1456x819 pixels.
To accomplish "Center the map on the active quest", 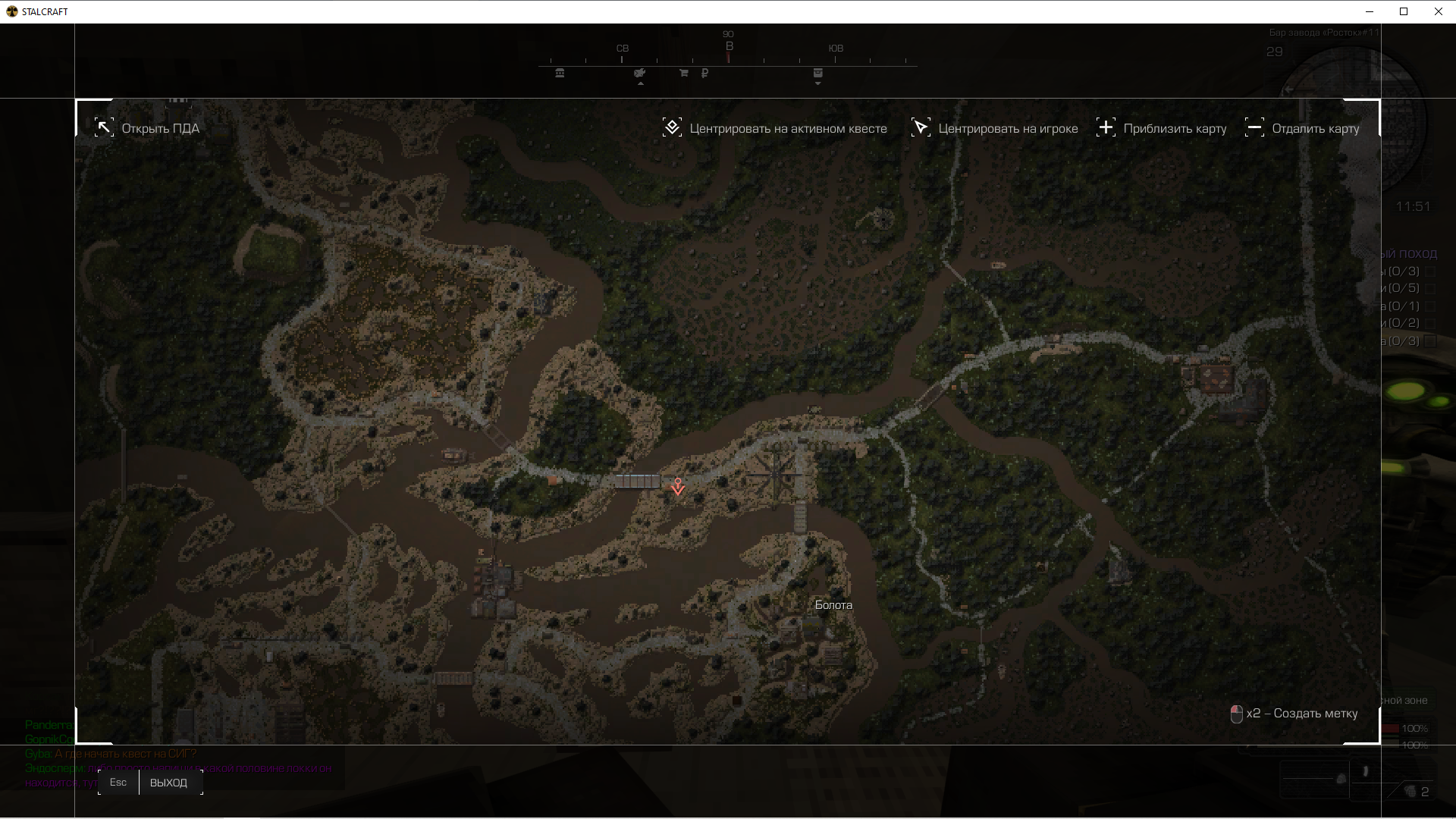I will (x=774, y=128).
